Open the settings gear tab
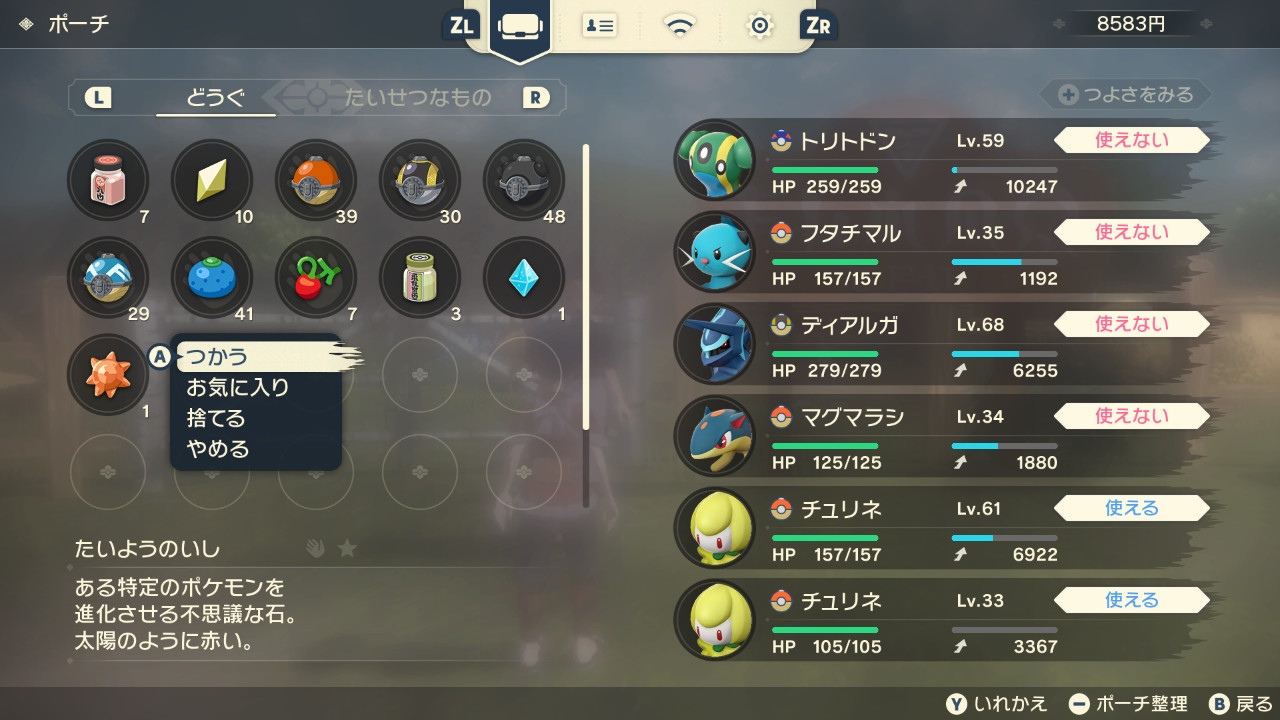 click(x=760, y=26)
